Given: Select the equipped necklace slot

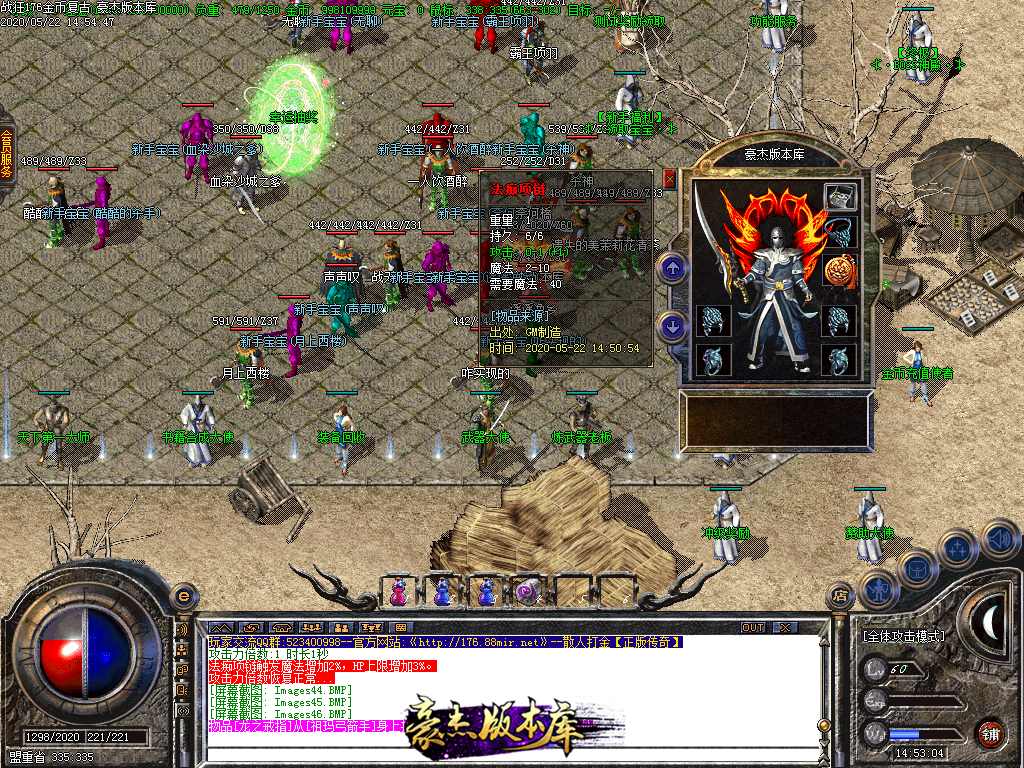Looking at the screenshot, I should tap(840, 233).
